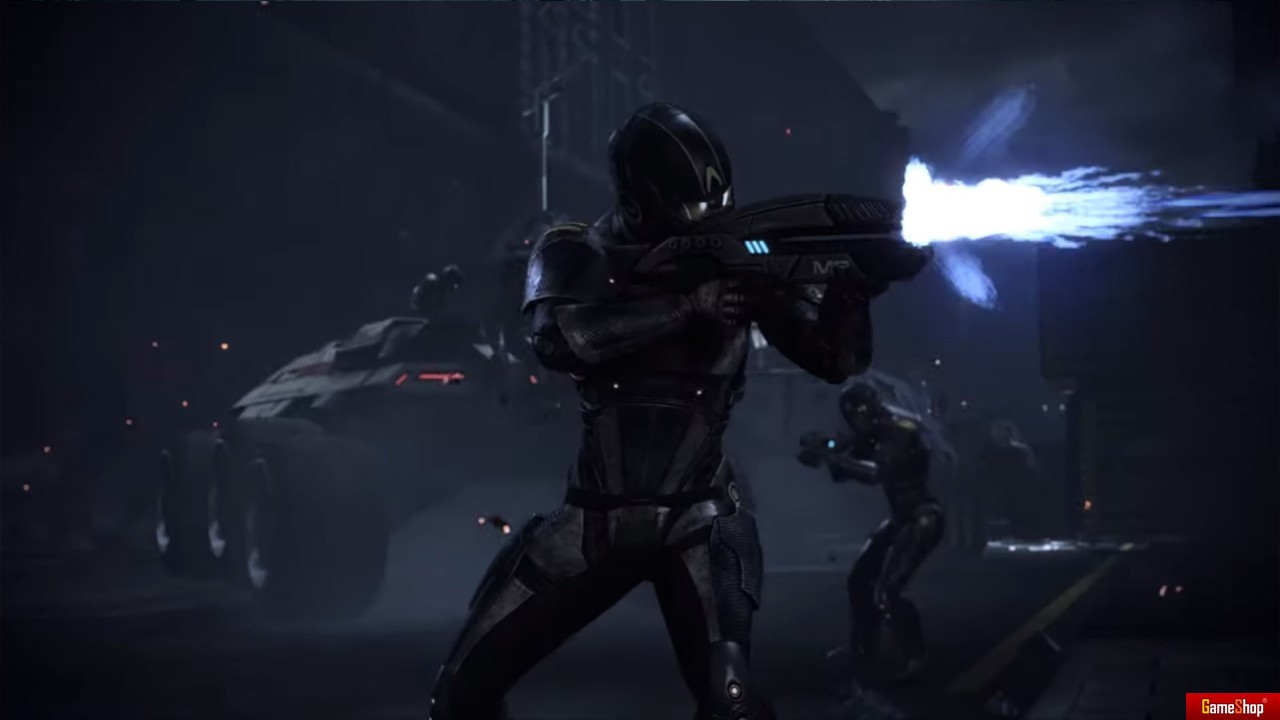
Task: Click the GameShop logo watermark
Action: (1232, 707)
